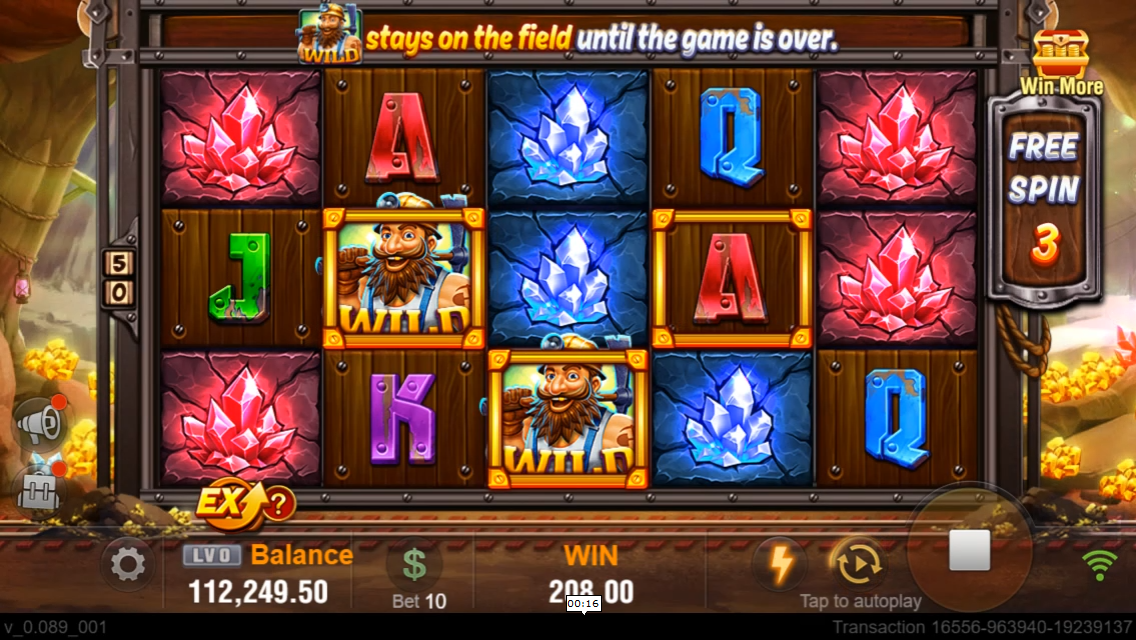Open the EX extra bet help
This screenshot has width=1136, height=640.
[x=245, y=504]
